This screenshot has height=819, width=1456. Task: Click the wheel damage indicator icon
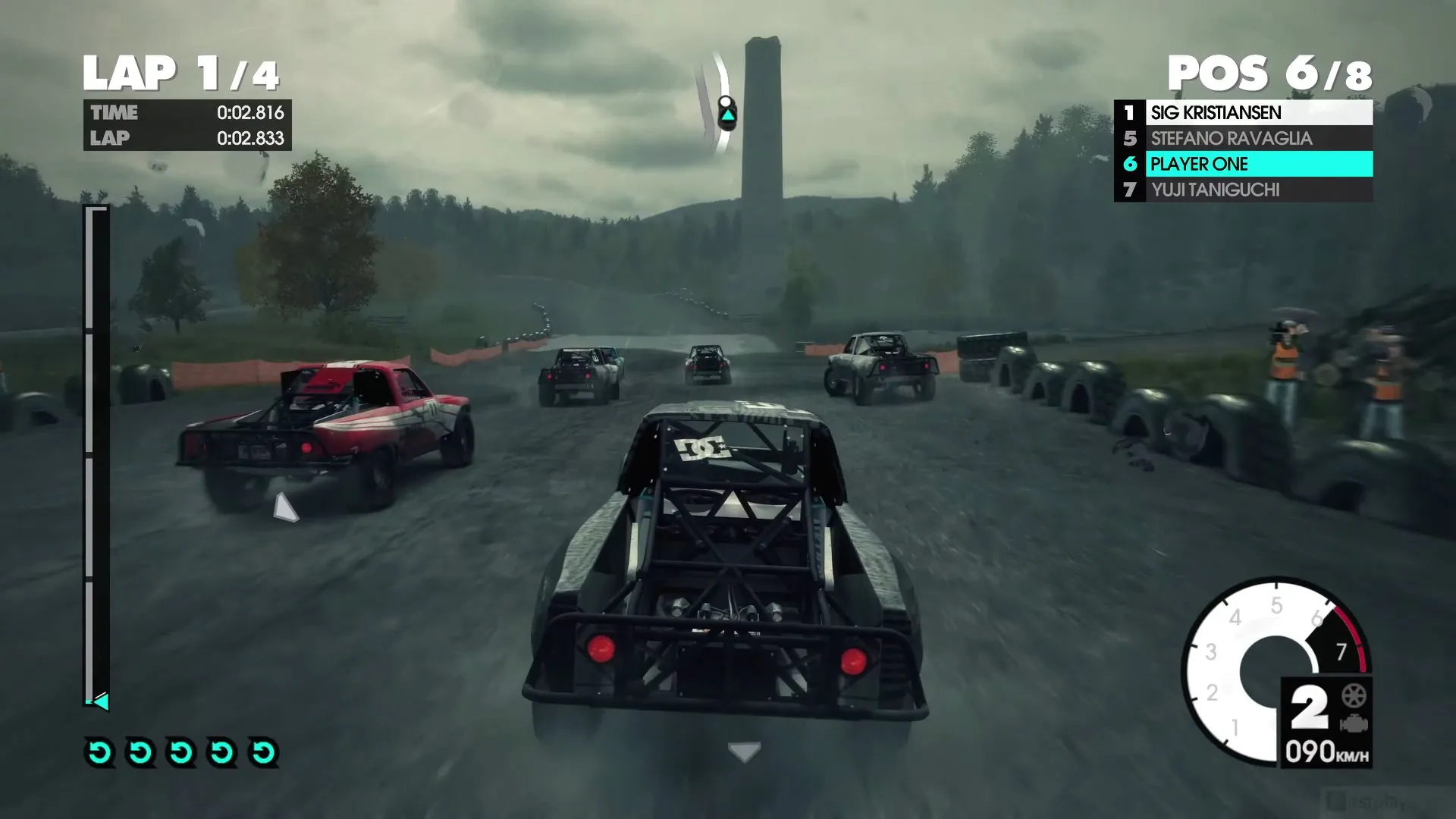(1354, 695)
